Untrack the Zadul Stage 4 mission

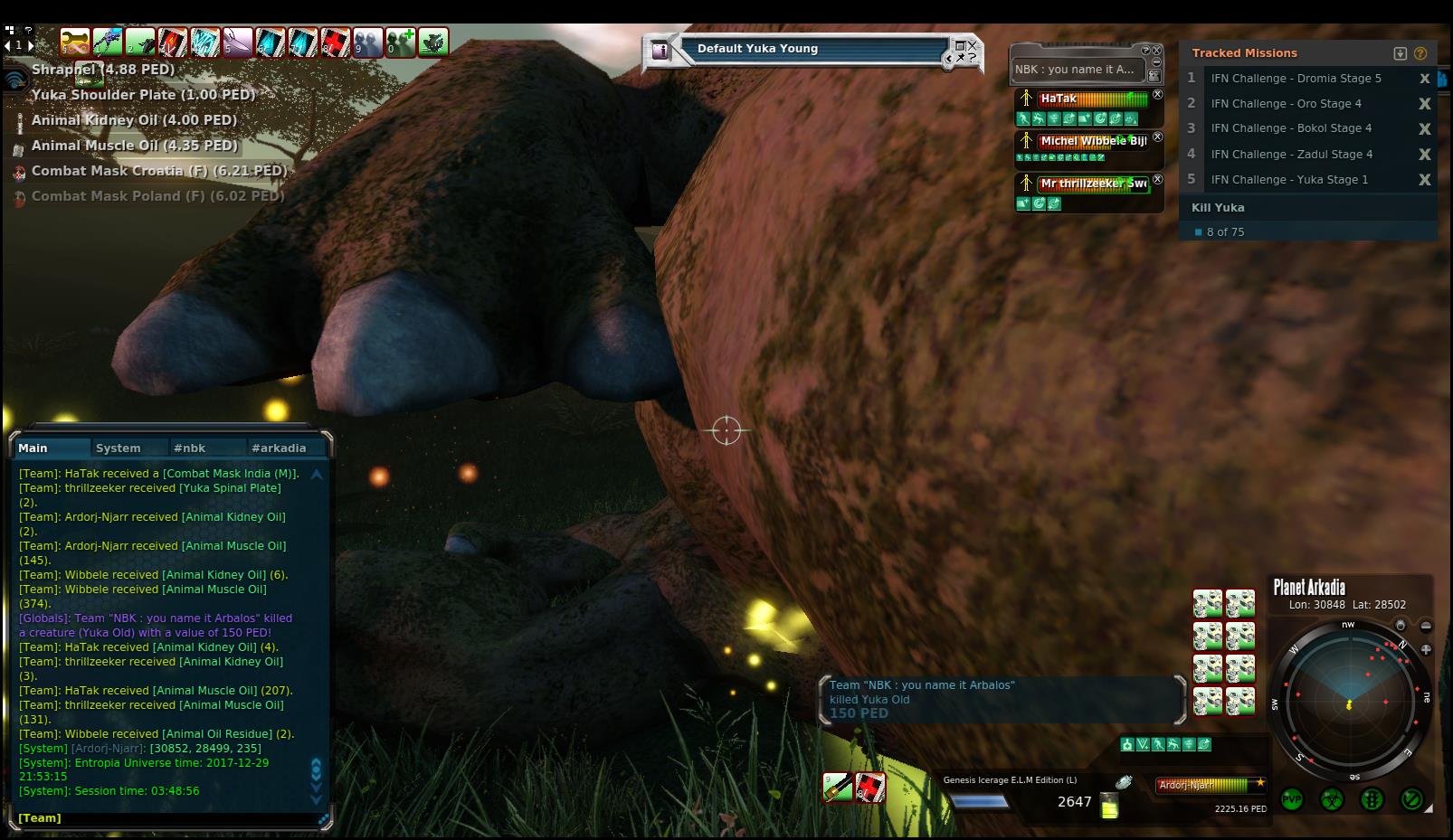click(1424, 155)
